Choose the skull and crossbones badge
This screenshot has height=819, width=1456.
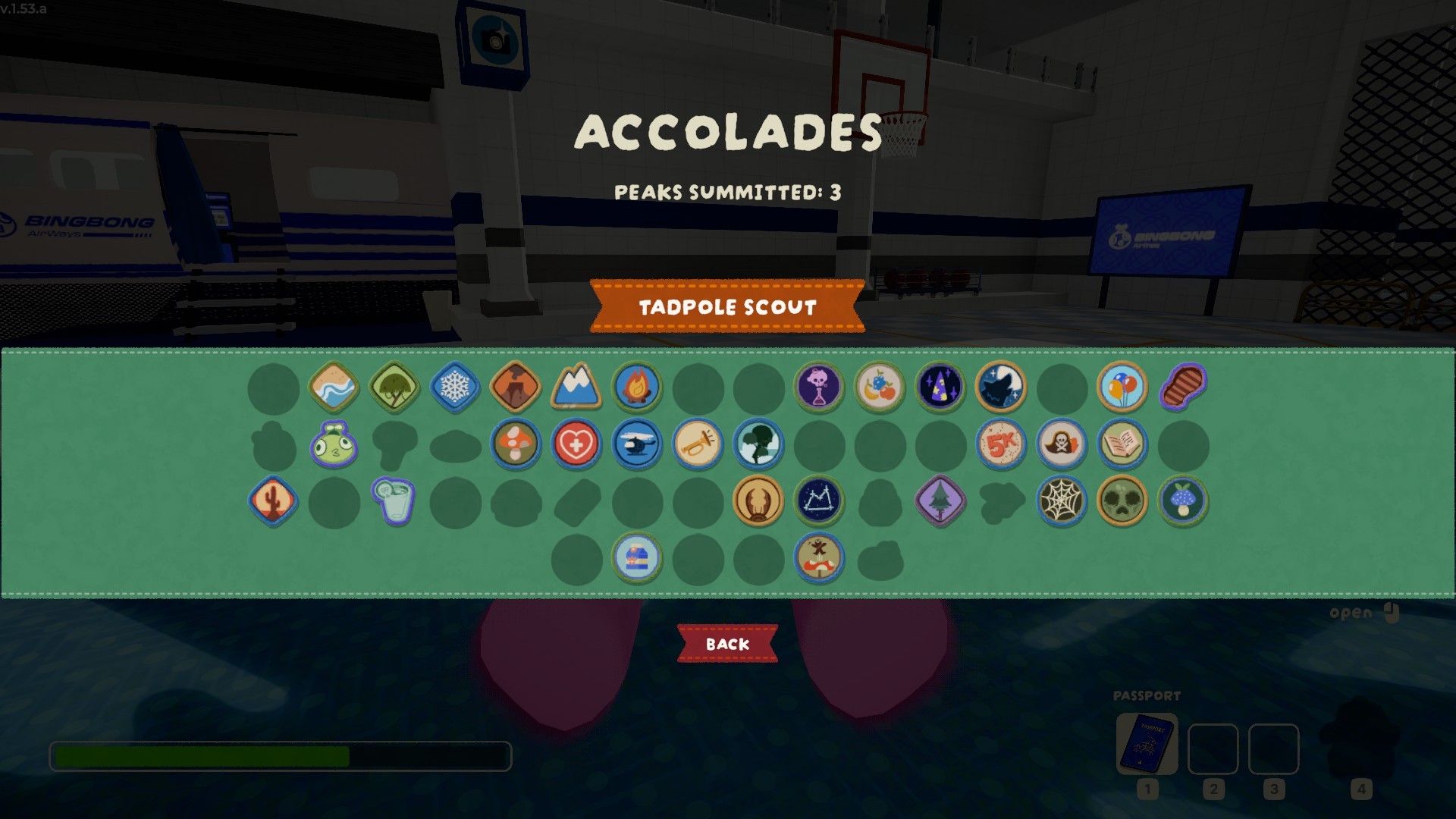point(1062,444)
